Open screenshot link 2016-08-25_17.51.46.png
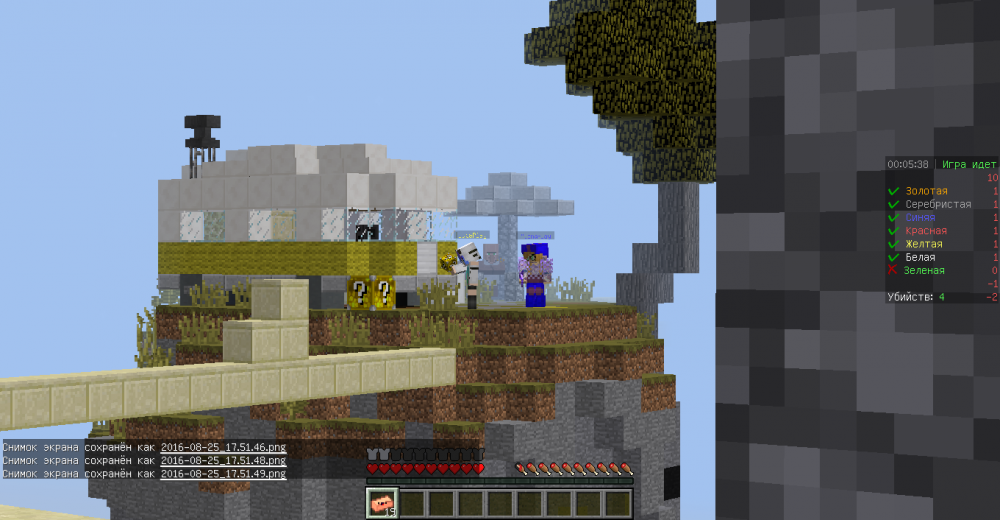The height and width of the screenshot is (520, 1000). [x=223, y=448]
